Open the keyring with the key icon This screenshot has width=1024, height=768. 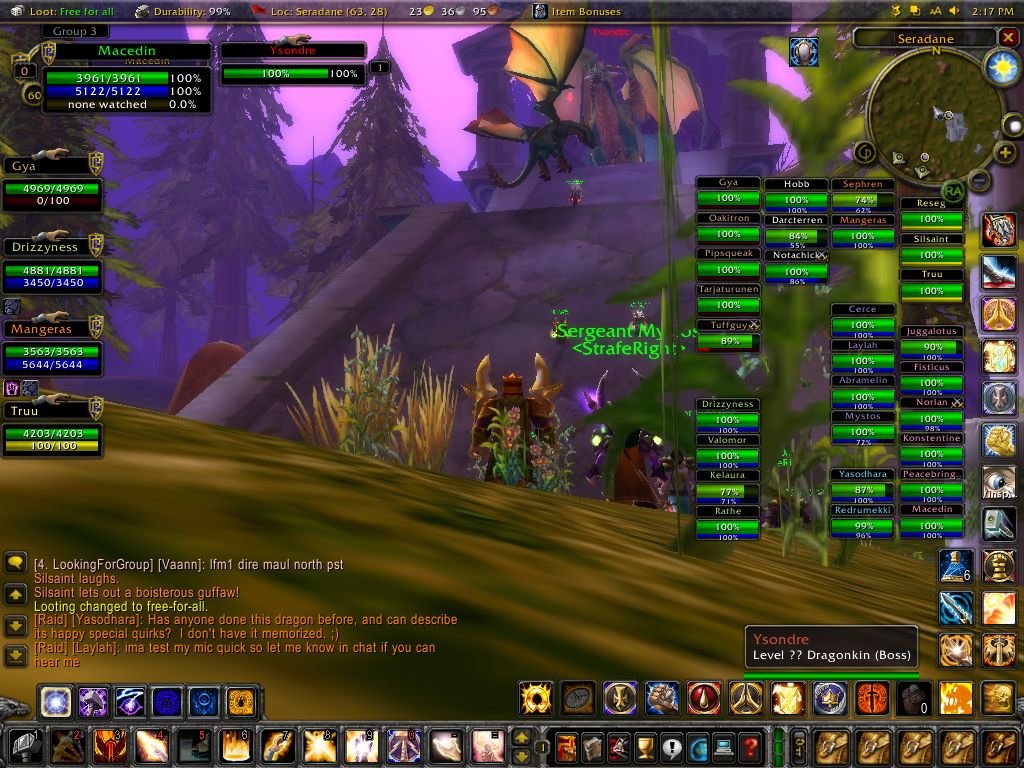(799, 746)
